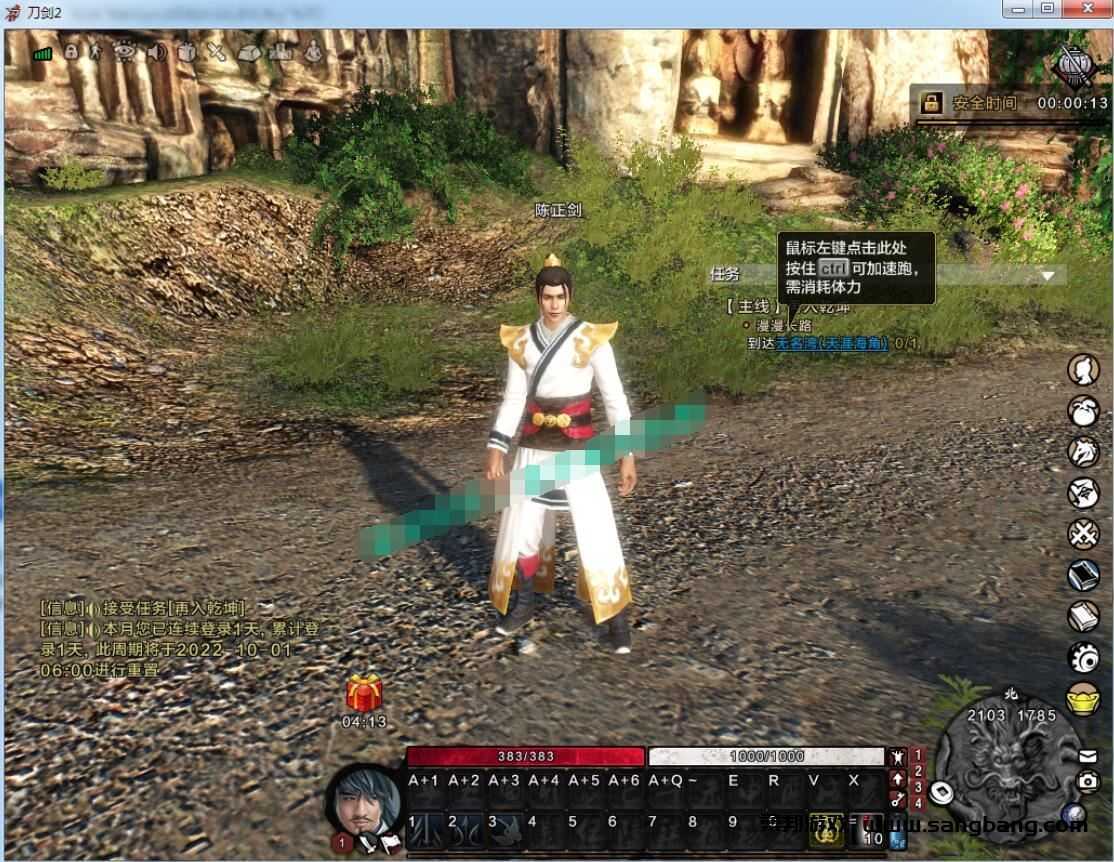The width and height of the screenshot is (1114, 862).
Task: Open the gear settings icon
Action: pyautogui.click(x=1083, y=657)
